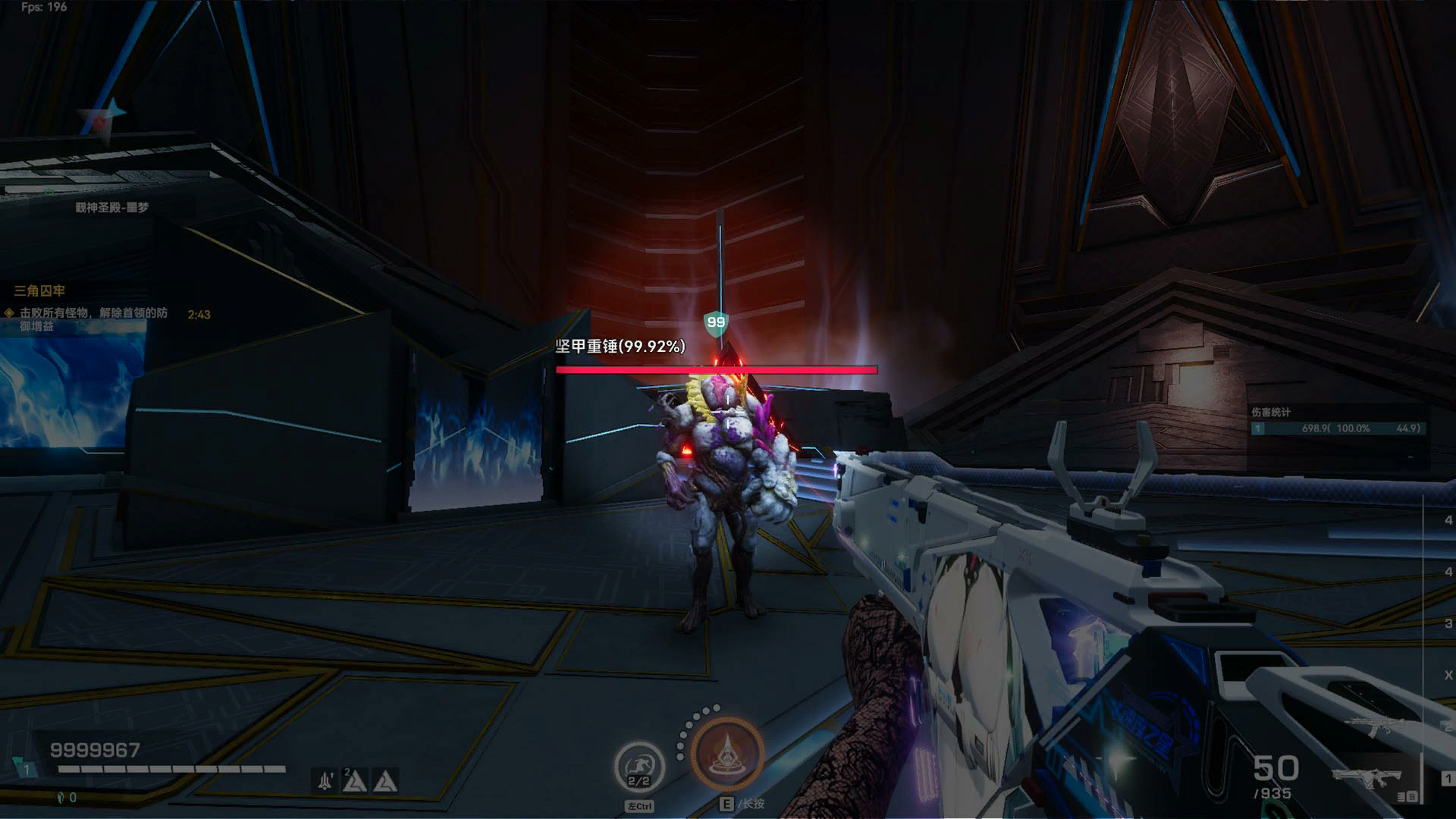Select the rocket buff status icon
1456x819 pixels.
326,780
